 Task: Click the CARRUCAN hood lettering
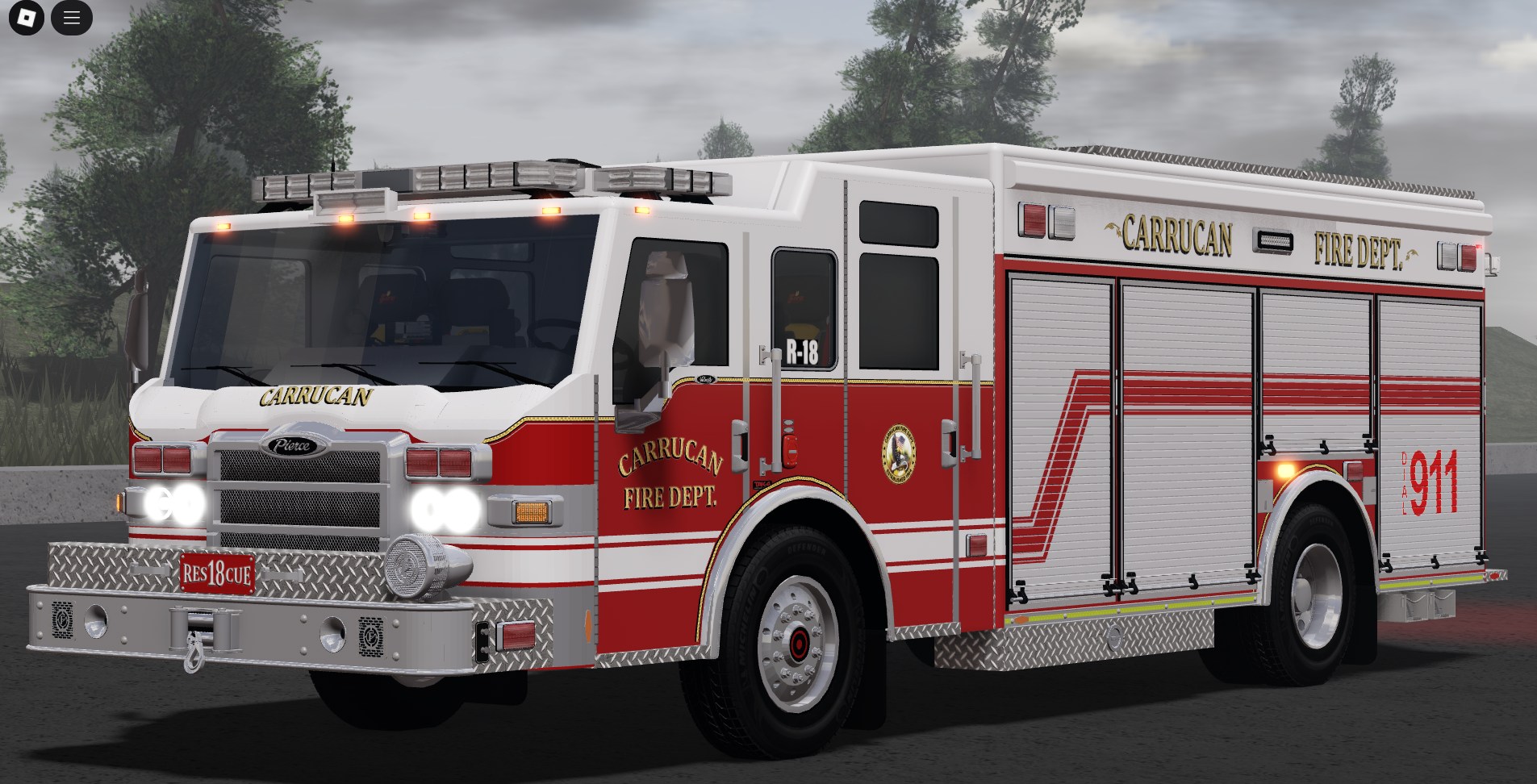[x=315, y=395]
